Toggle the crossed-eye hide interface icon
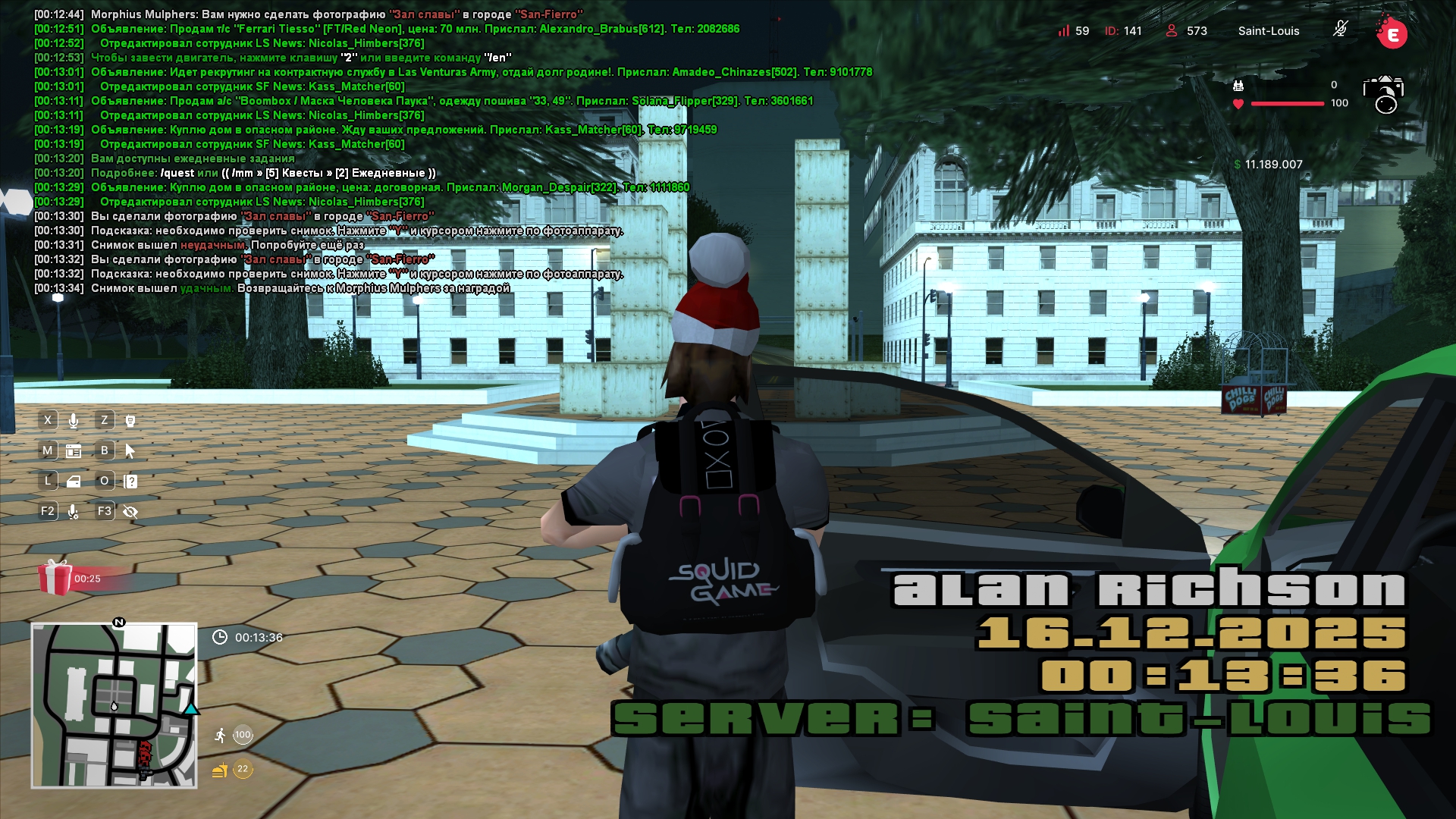The width and height of the screenshot is (1456, 819). click(x=130, y=512)
